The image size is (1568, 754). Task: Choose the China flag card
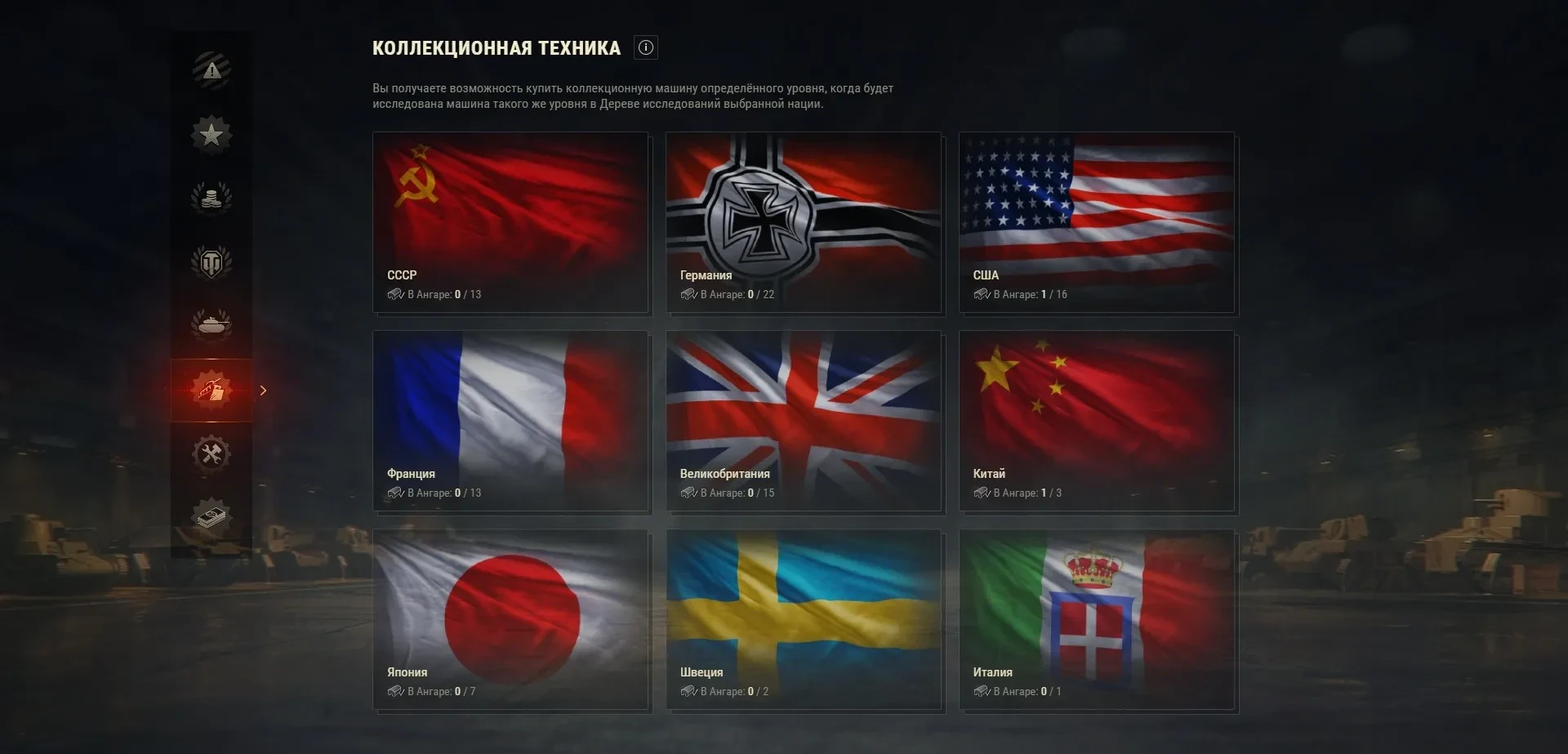[1097, 421]
